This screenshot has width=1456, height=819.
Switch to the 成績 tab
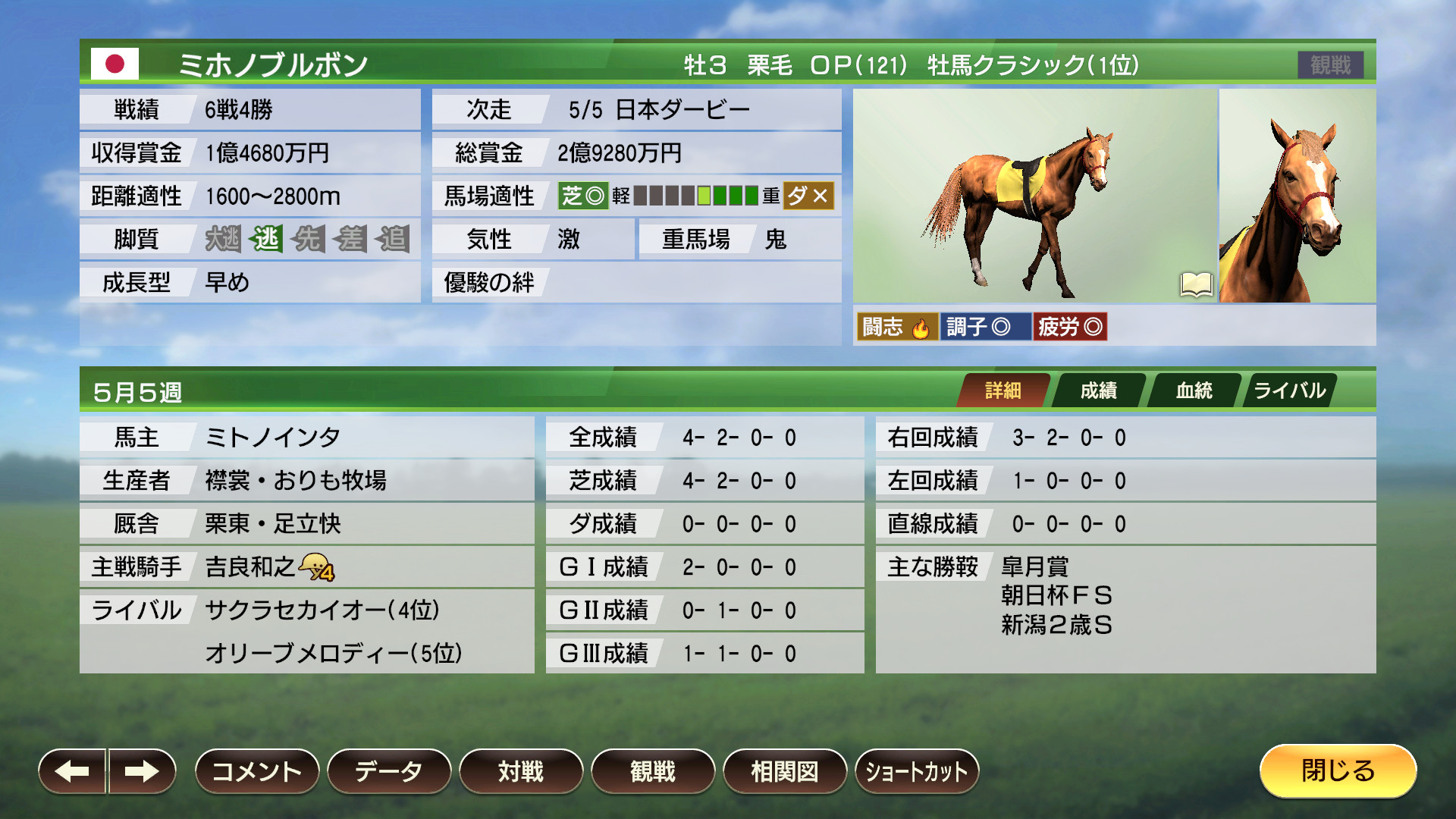1099,390
